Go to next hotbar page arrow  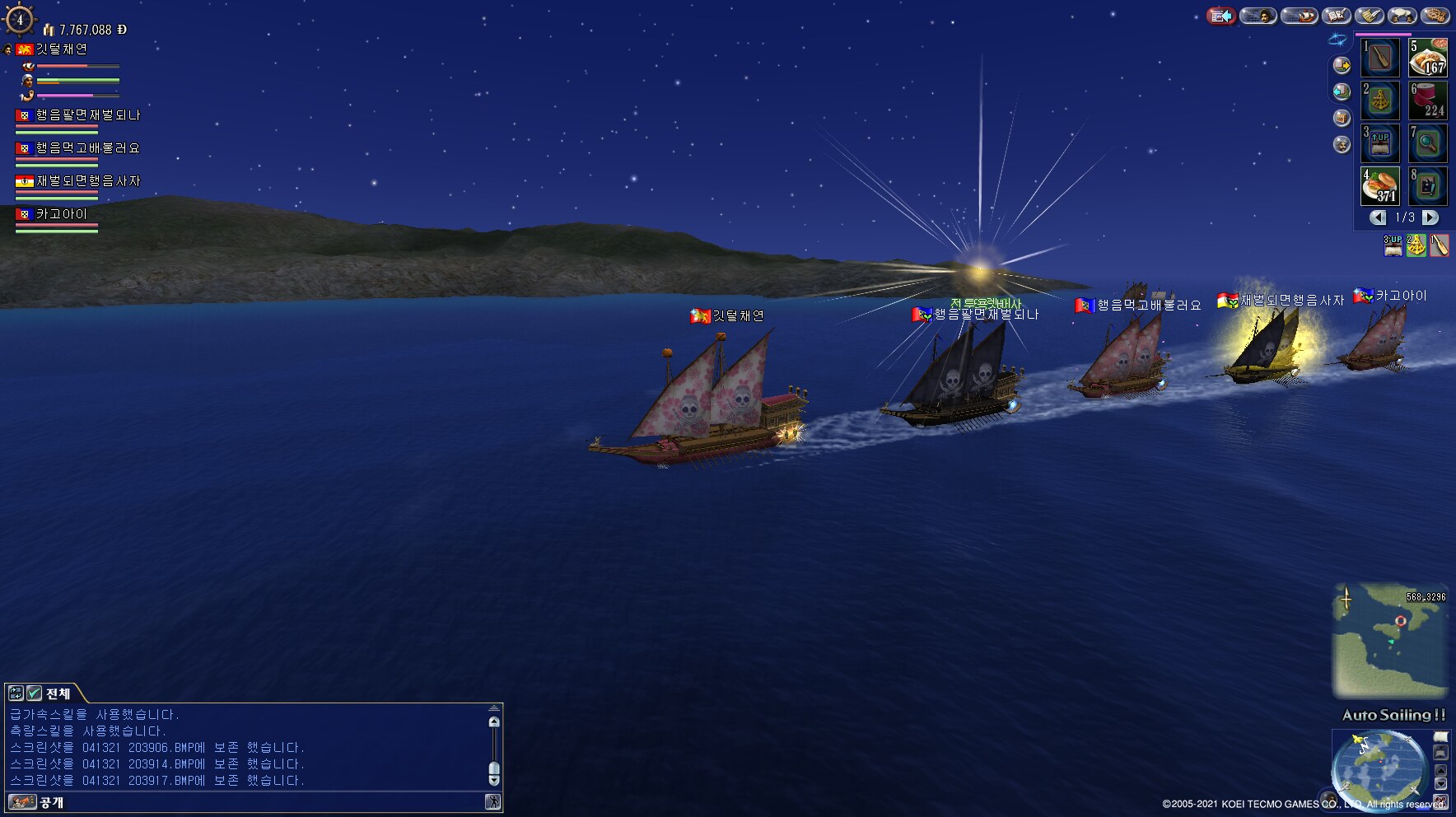click(x=1430, y=217)
